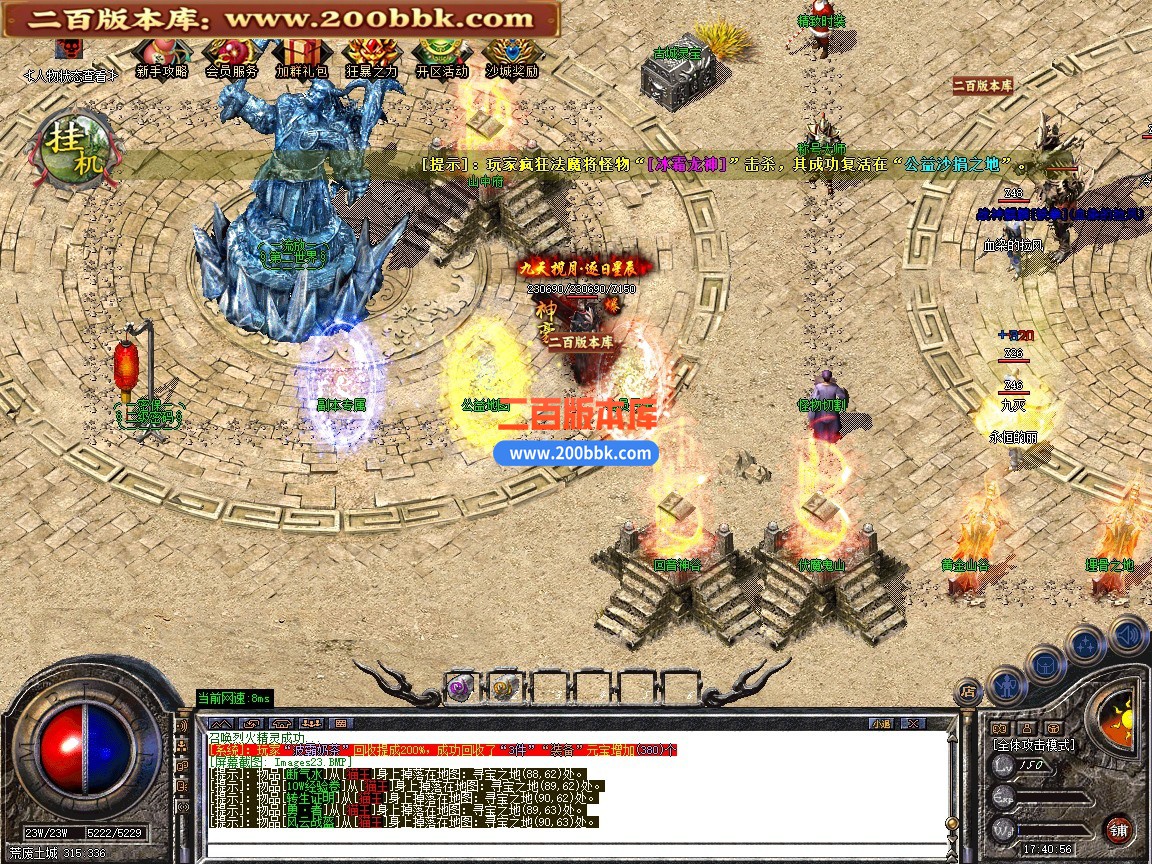Open the red skull character status icon
Image resolution: width=1152 pixels, height=864 pixels.
tap(69, 49)
